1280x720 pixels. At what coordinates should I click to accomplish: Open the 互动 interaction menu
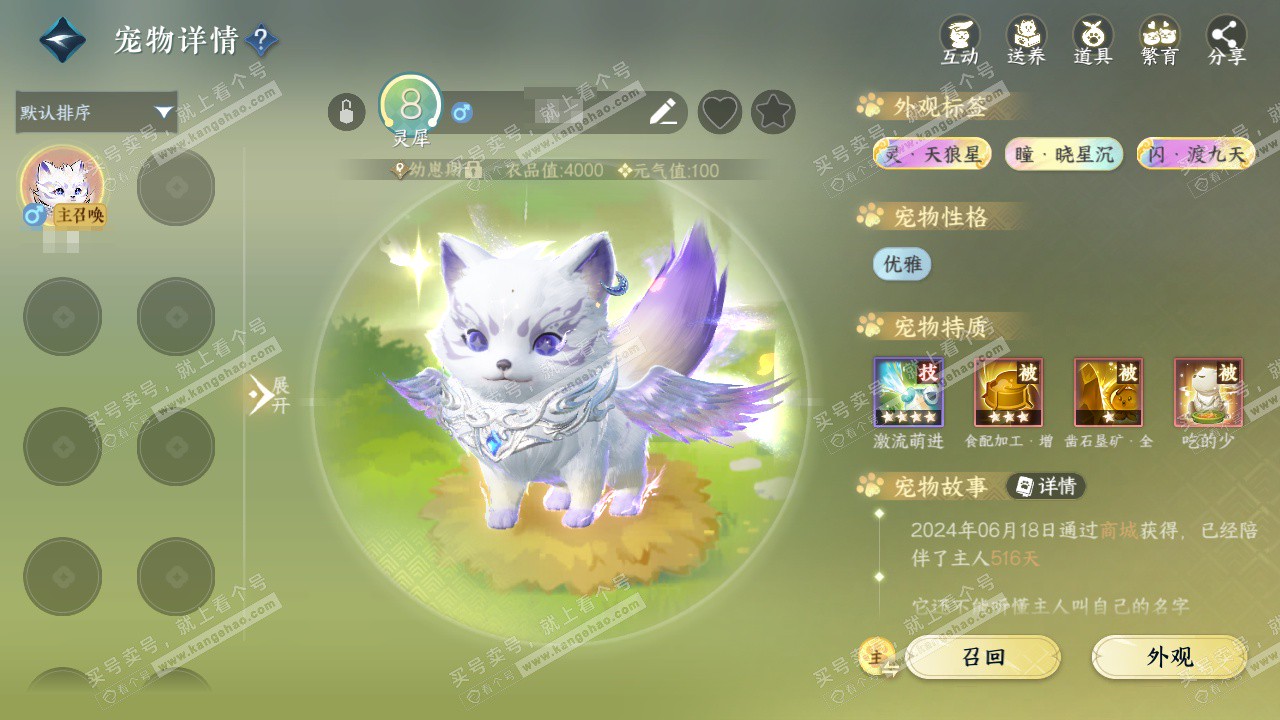pos(959,40)
